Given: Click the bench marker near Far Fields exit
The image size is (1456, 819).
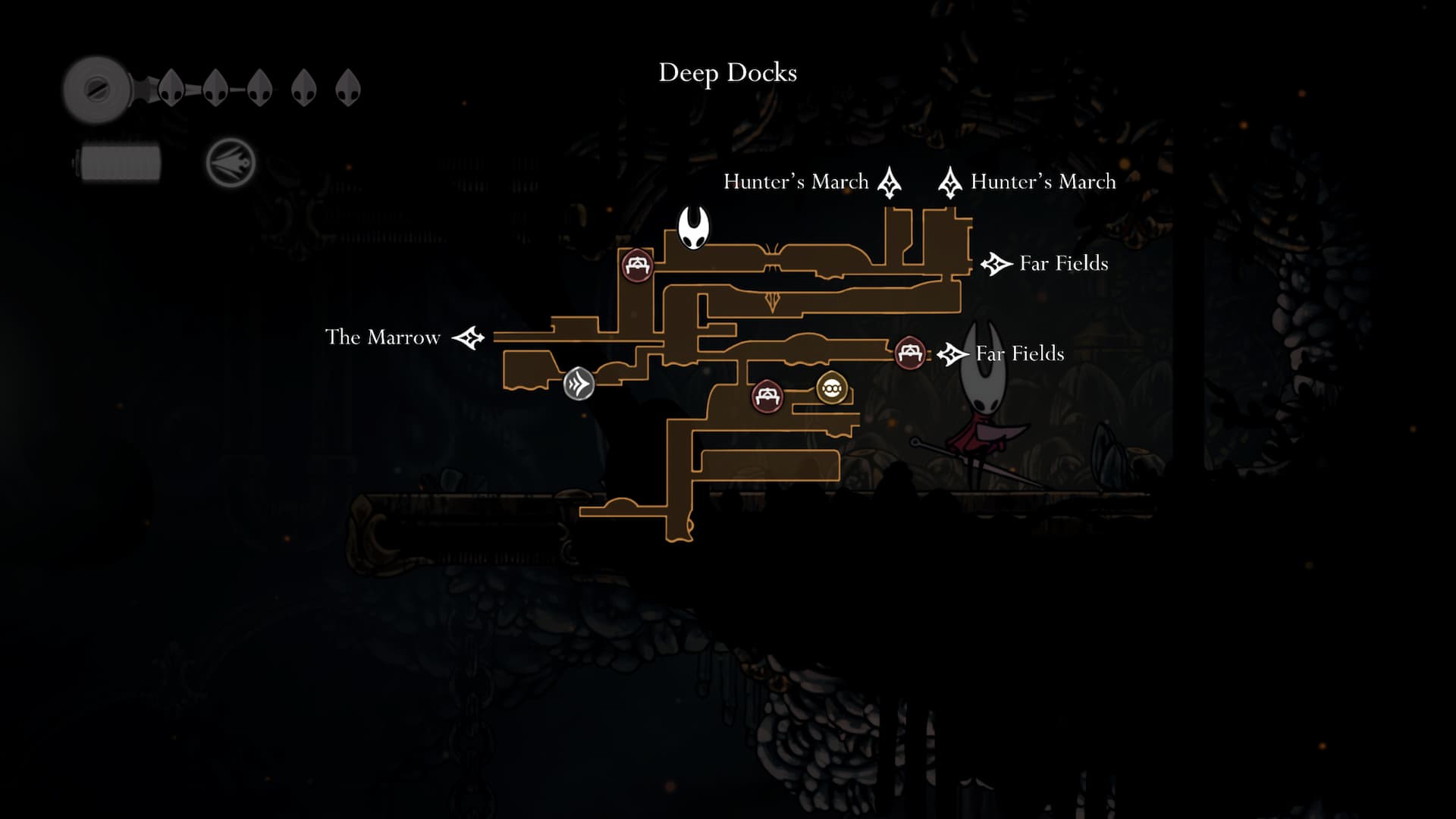Looking at the screenshot, I should [909, 353].
